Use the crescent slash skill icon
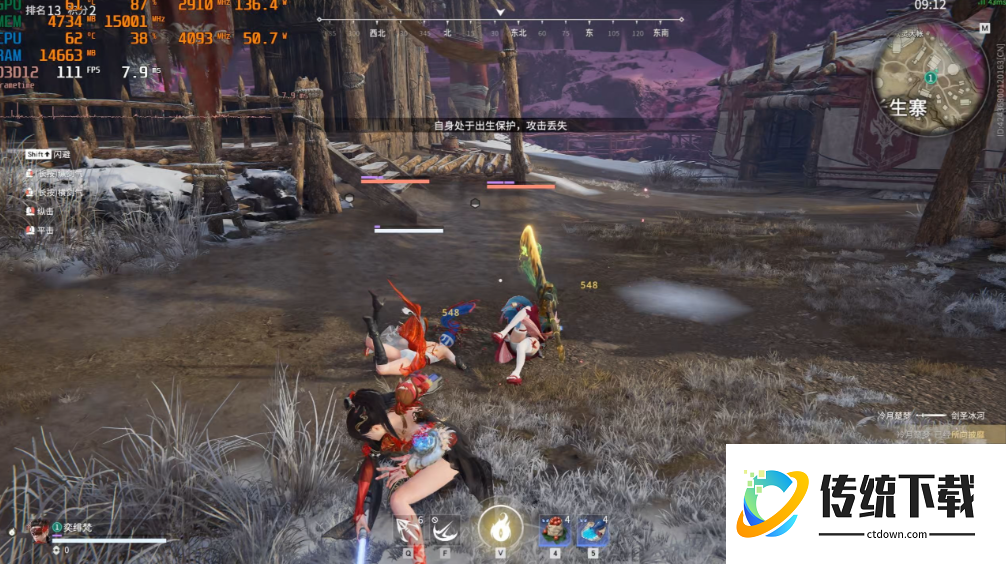This screenshot has width=1006, height=564. 445,528
